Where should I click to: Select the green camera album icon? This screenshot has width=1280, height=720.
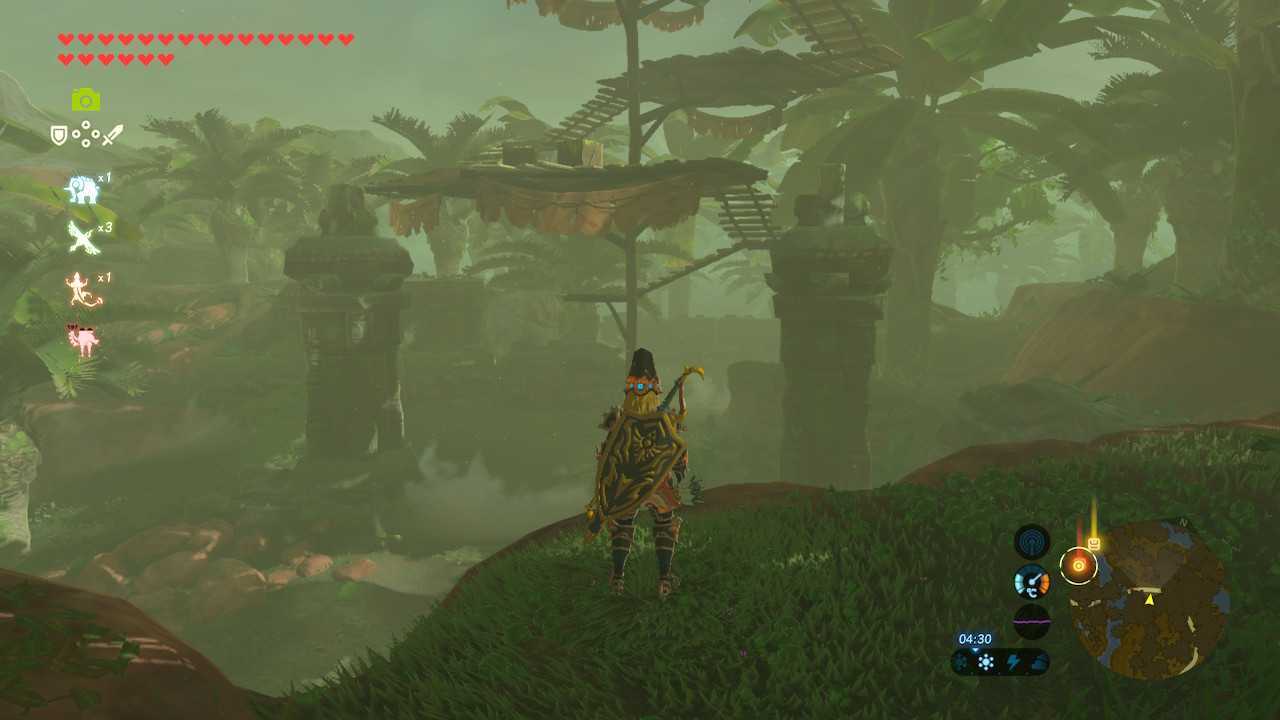(x=85, y=98)
